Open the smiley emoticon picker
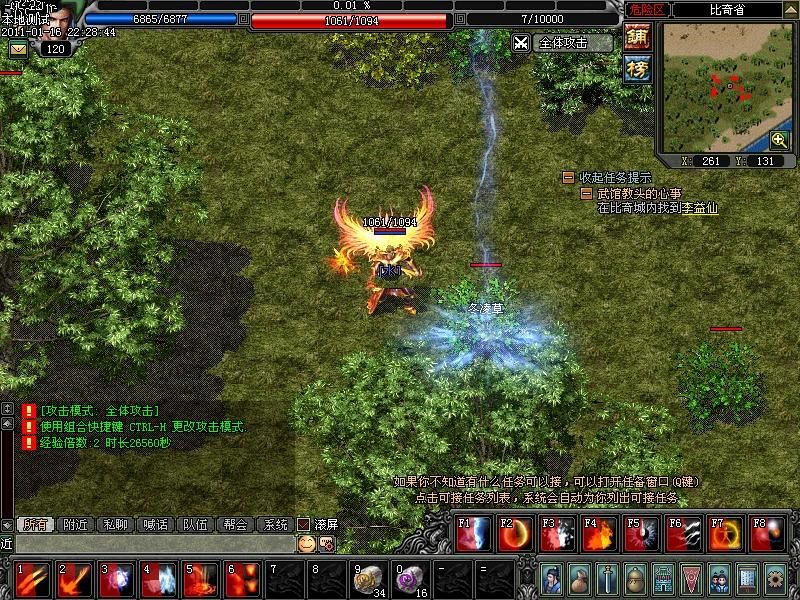800x600 pixels. click(x=306, y=543)
